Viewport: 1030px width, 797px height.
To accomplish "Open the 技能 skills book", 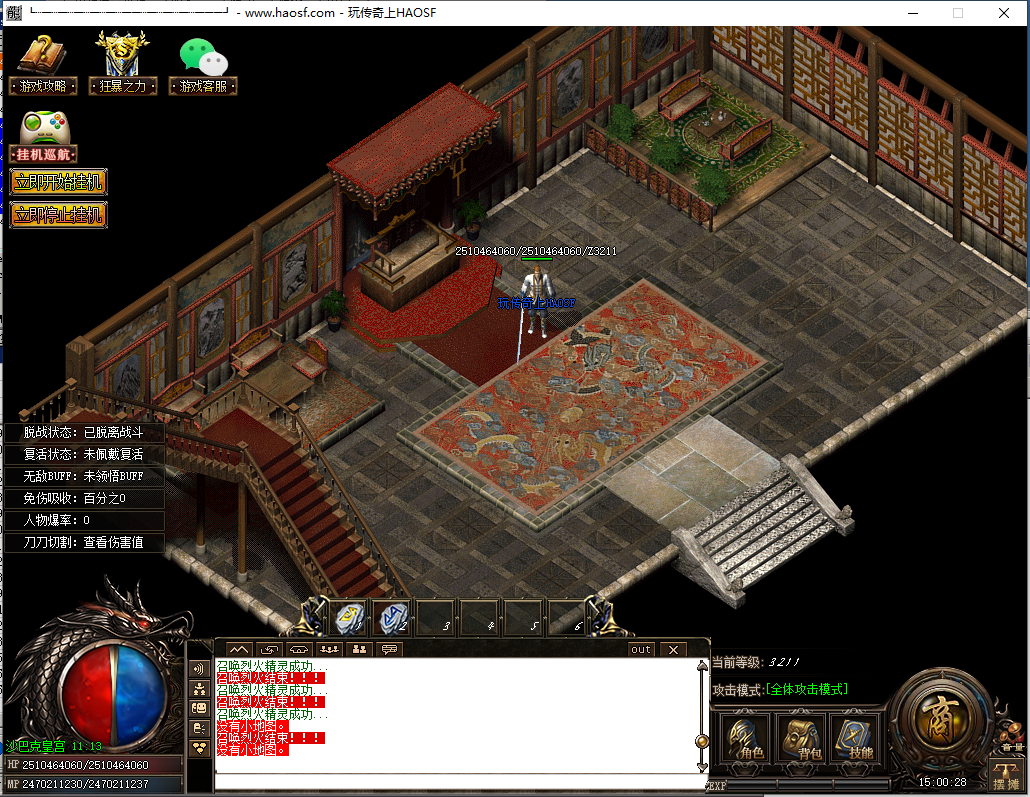I will point(855,739).
